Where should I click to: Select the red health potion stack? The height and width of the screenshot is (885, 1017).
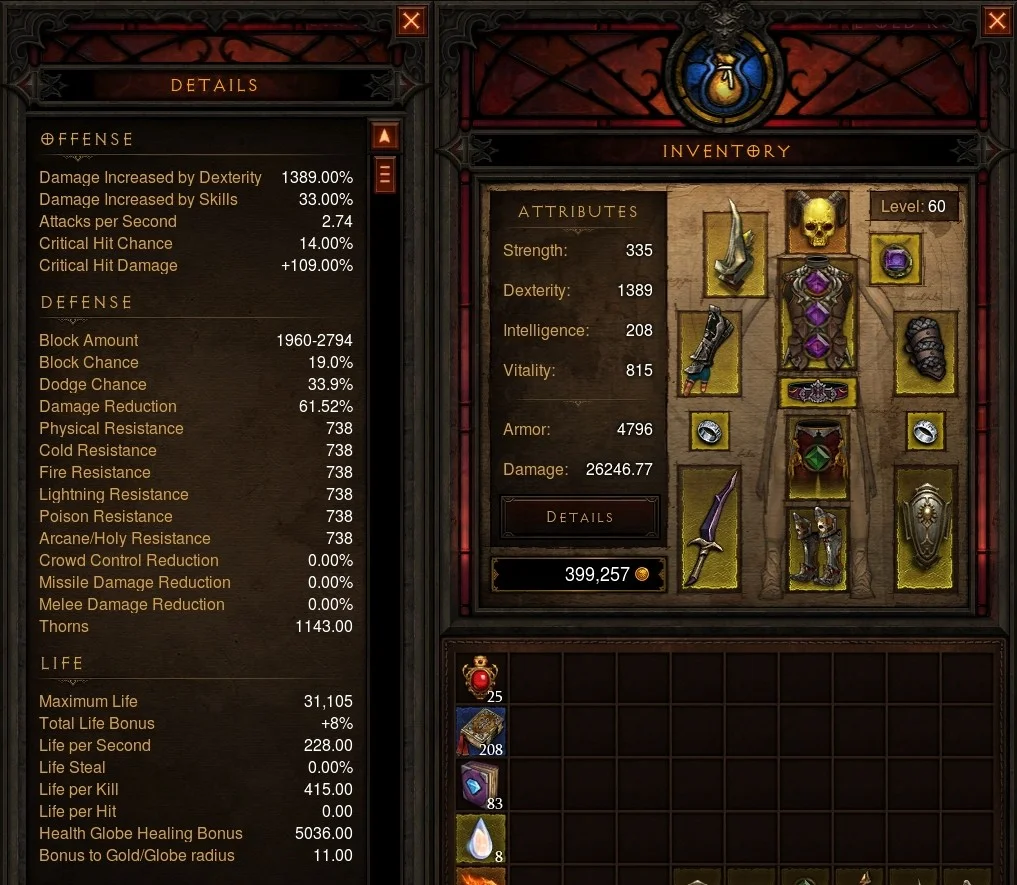(481, 678)
